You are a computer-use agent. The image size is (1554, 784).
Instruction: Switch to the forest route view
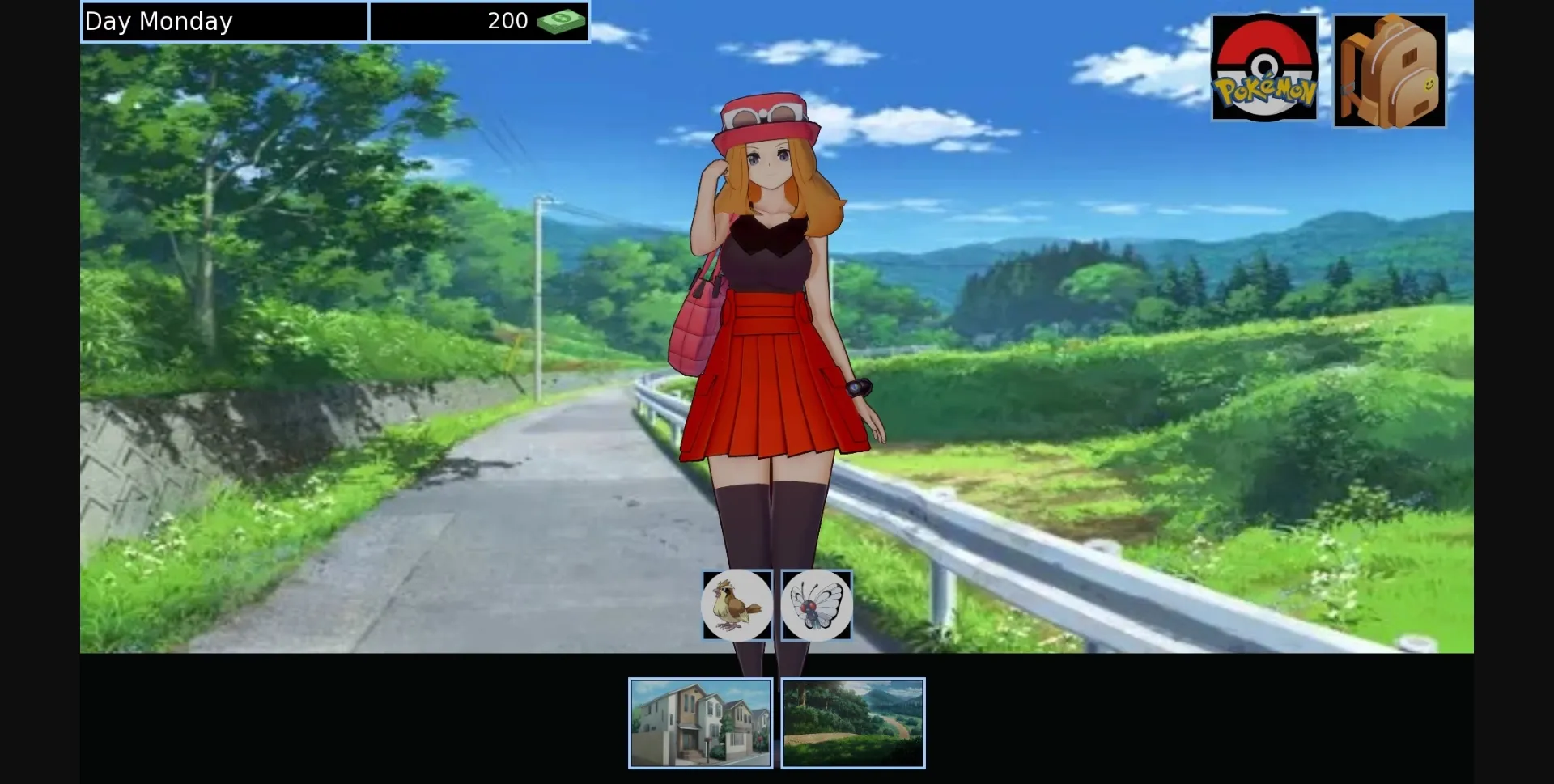point(852,723)
